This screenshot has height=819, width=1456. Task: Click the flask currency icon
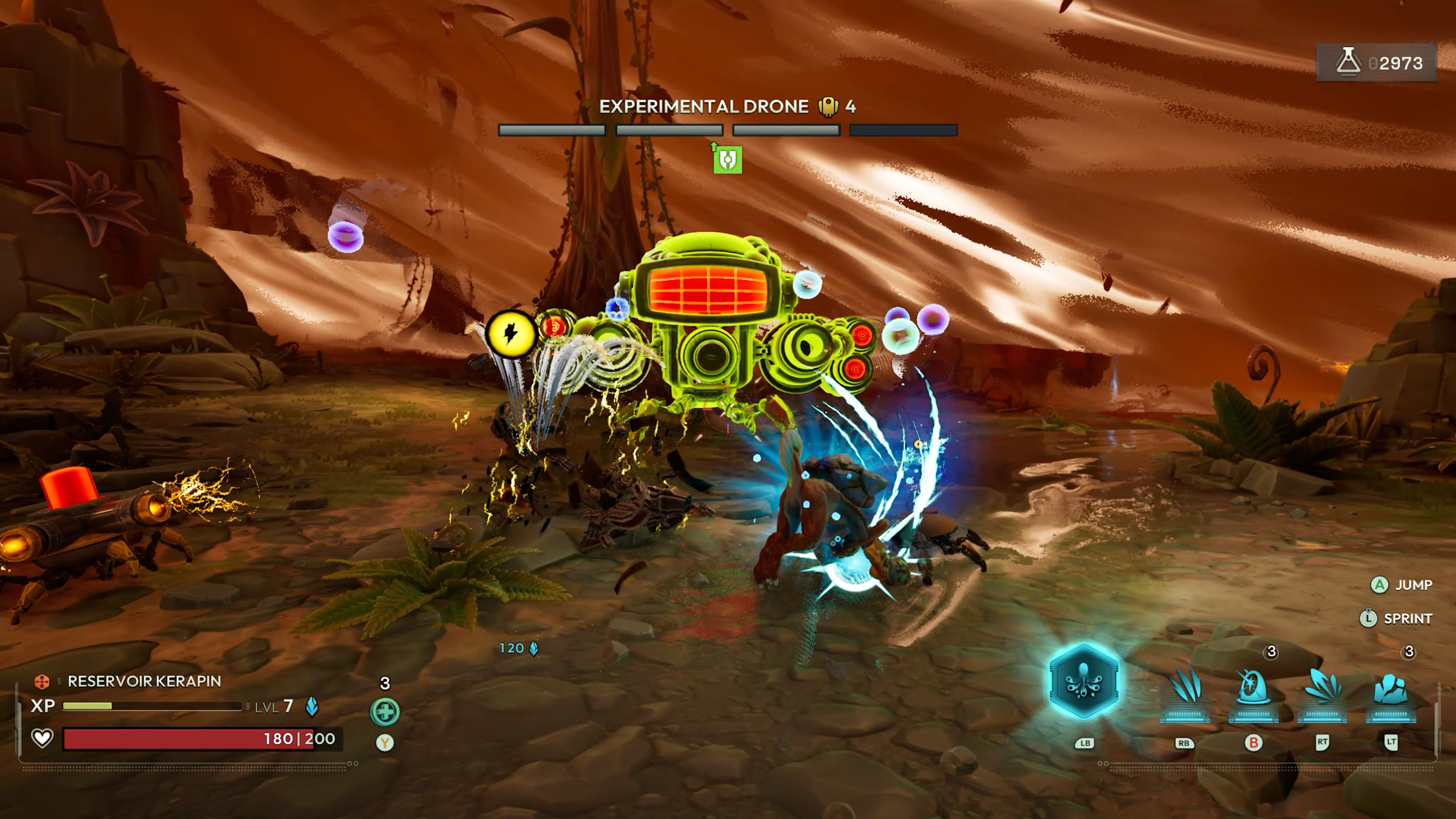(x=1349, y=62)
